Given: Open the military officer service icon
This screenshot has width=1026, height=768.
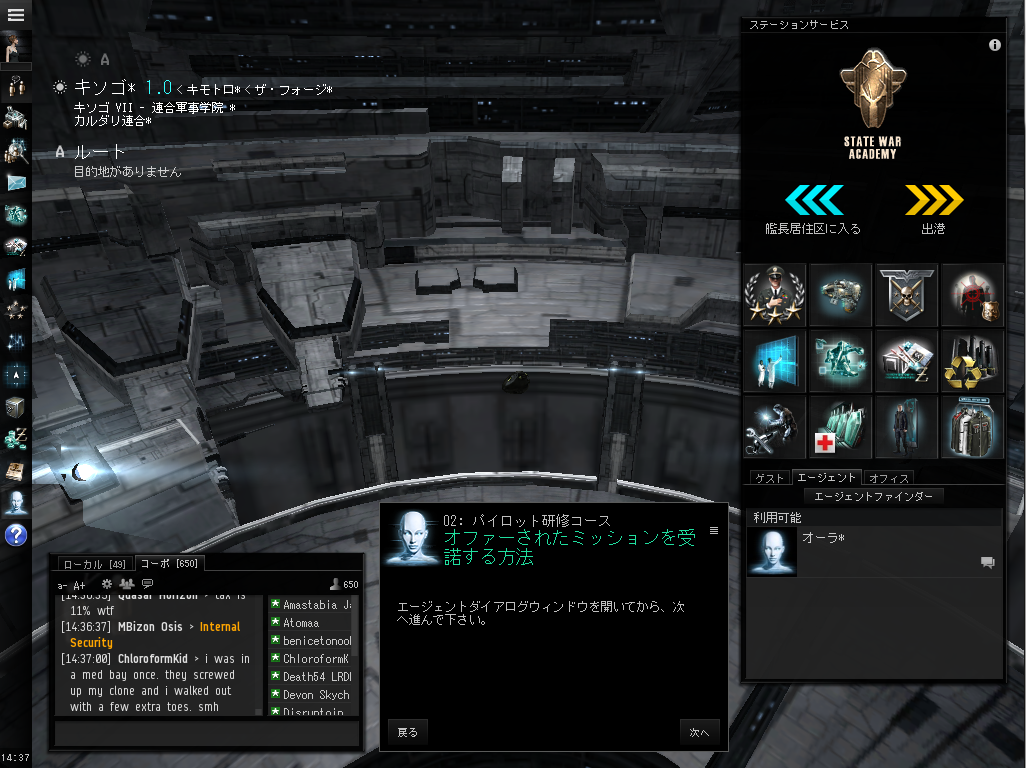Looking at the screenshot, I should 774,295.
